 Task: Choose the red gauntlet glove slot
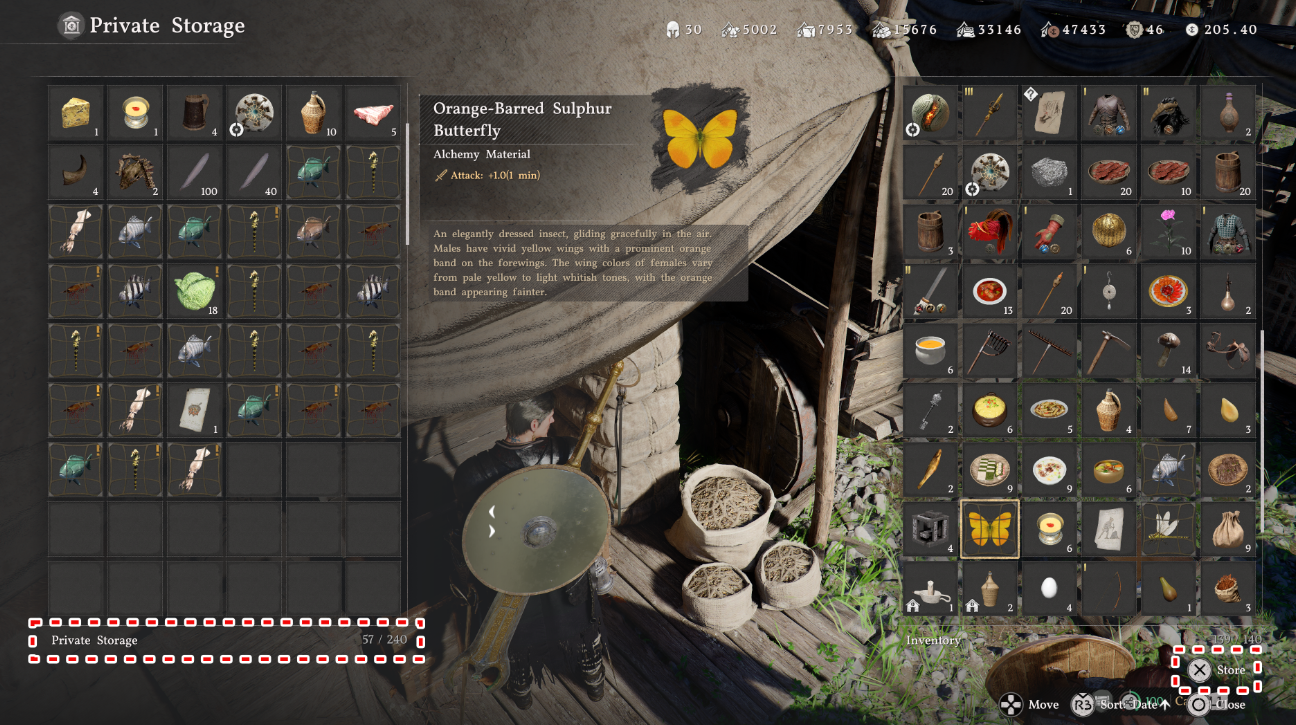click(1049, 232)
